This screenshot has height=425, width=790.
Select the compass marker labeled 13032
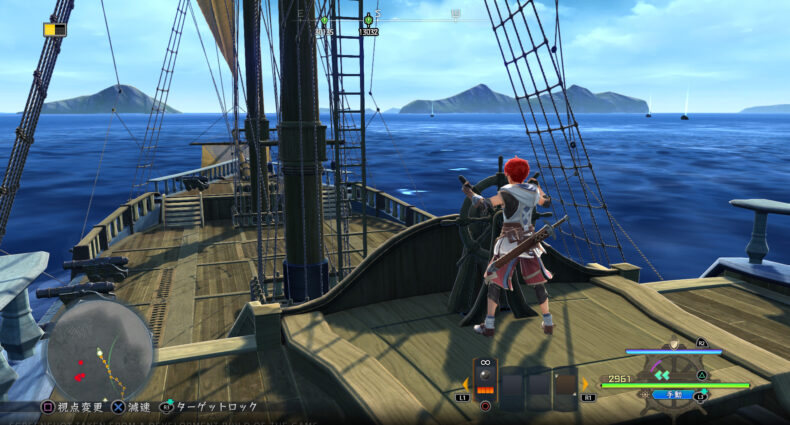(368, 24)
